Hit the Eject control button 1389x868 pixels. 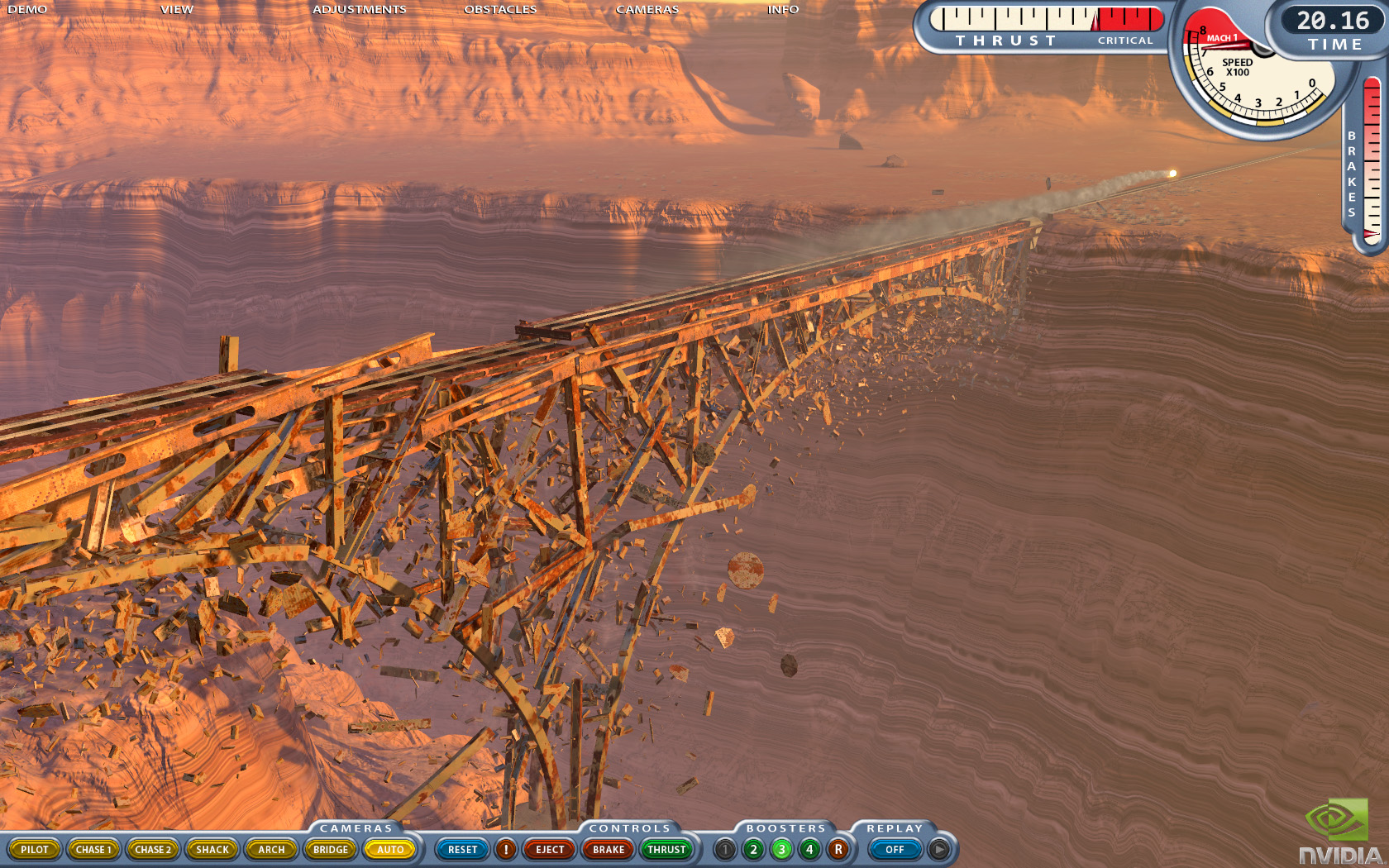point(550,849)
